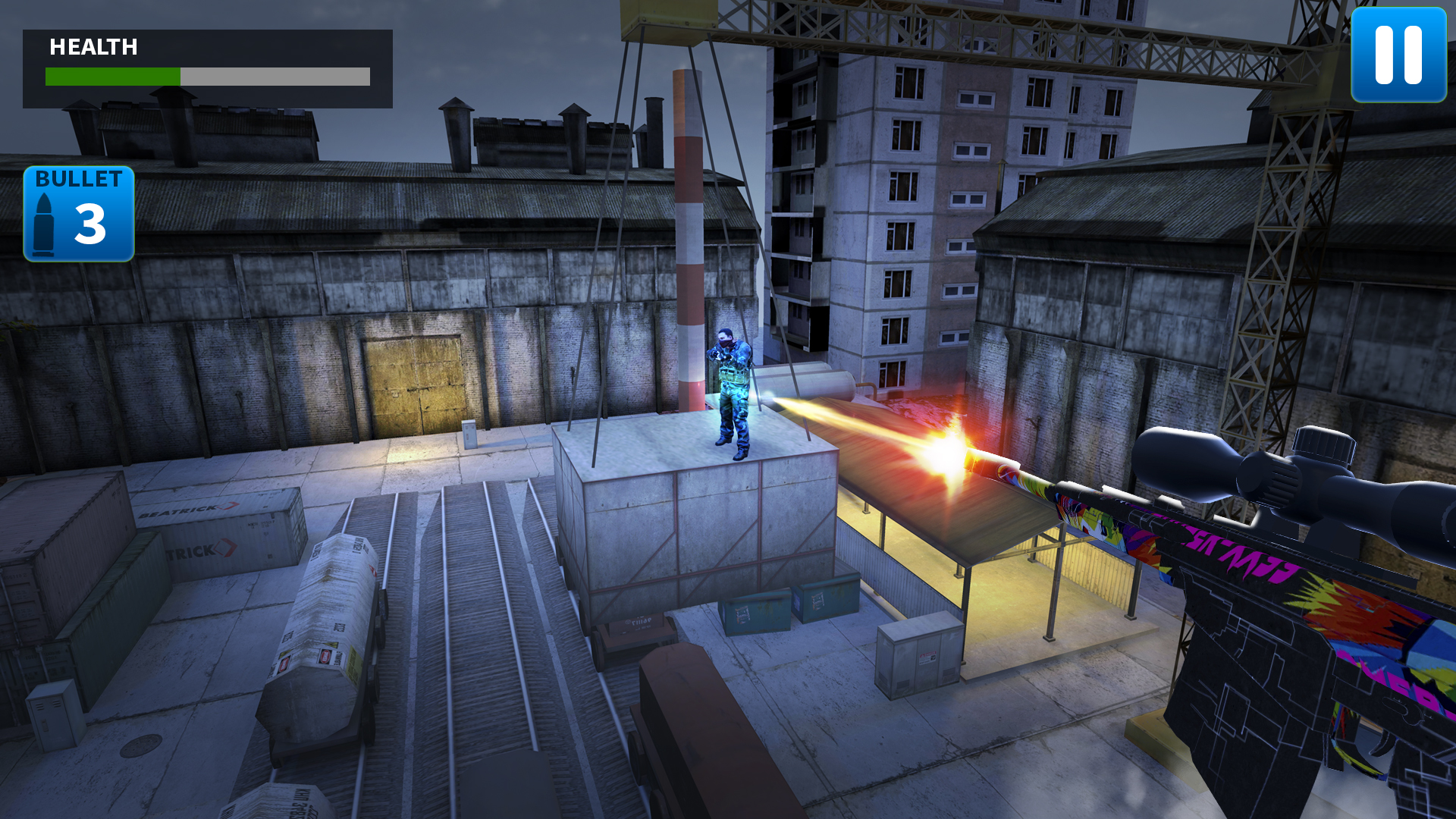Tap the HEALTH label text

coord(94,47)
